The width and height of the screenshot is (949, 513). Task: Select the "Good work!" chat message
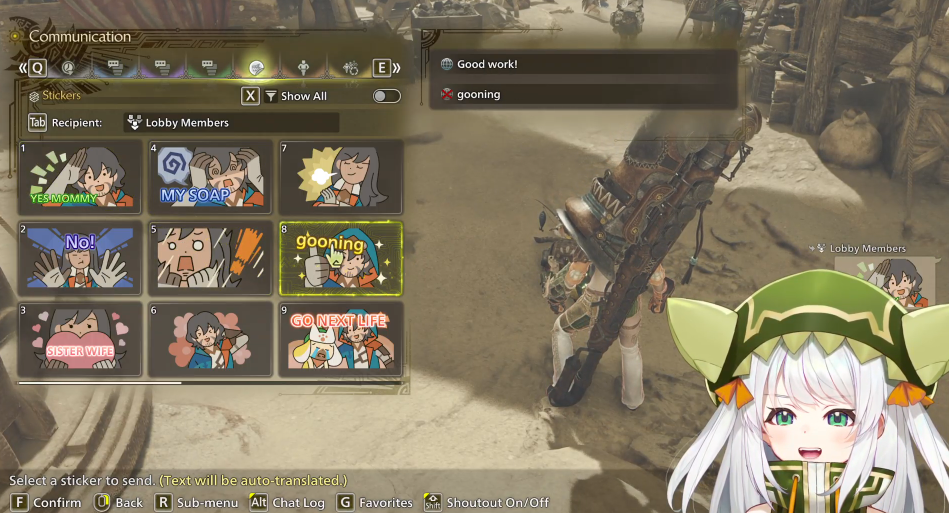(586, 65)
